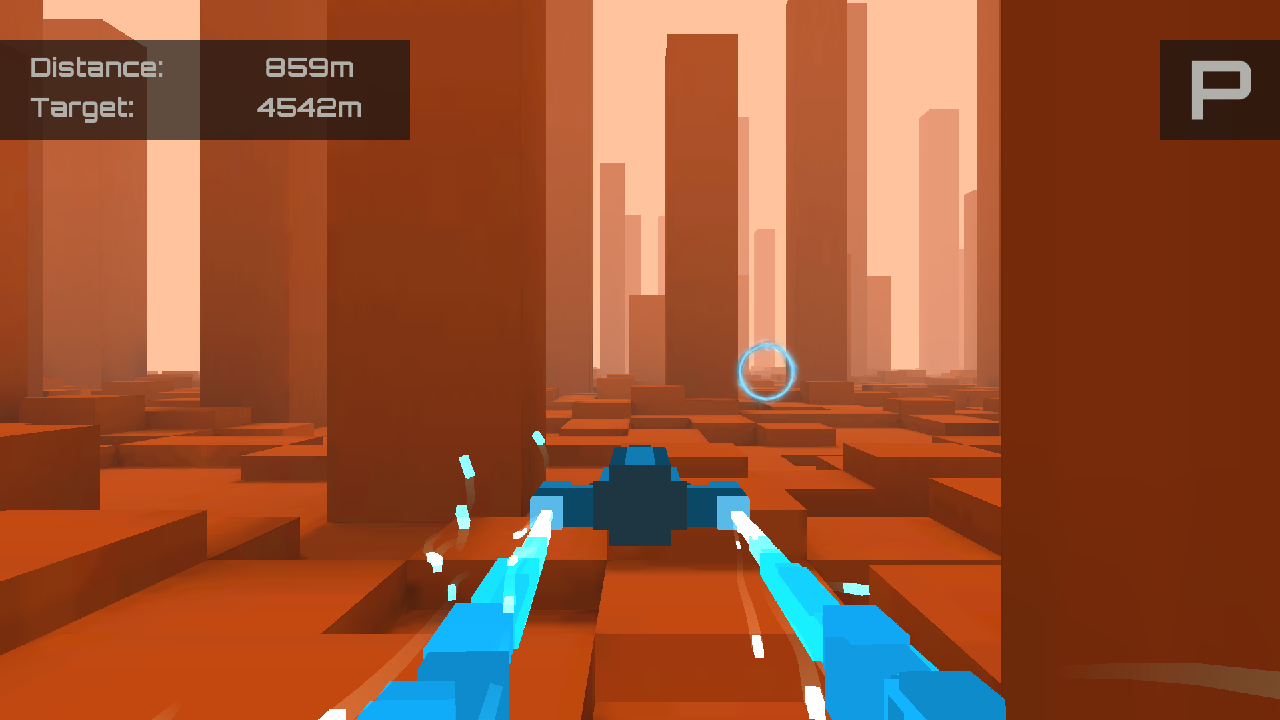
Task: Click the ship's left engine trail
Action: click(x=480, y=620)
